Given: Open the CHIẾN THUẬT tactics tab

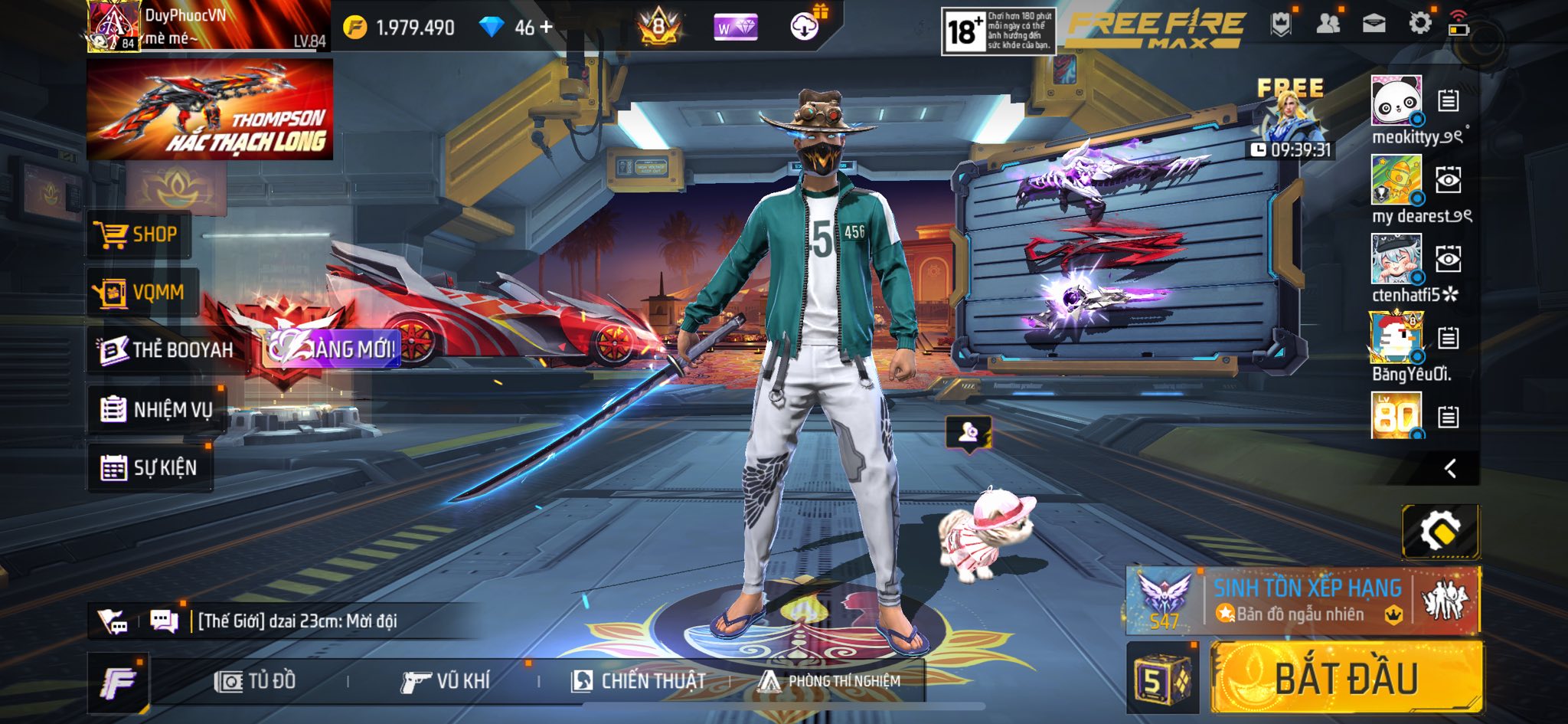Looking at the screenshot, I should pyautogui.click(x=639, y=680).
